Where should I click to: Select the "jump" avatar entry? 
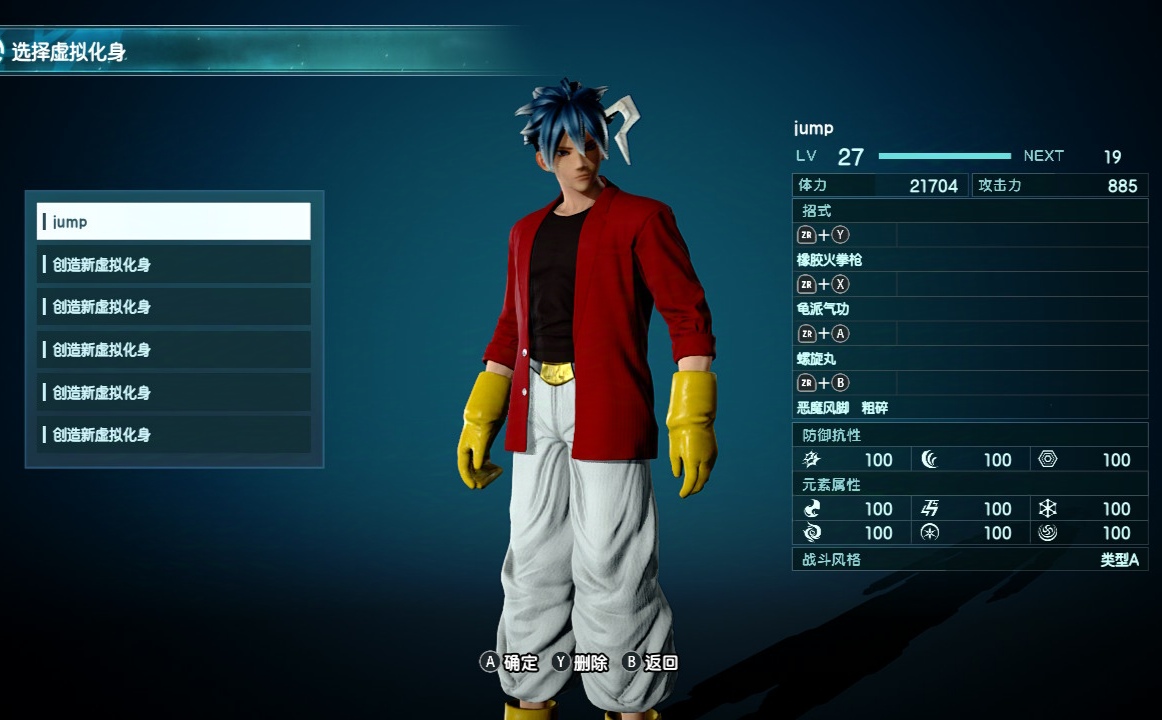point(173,221)
